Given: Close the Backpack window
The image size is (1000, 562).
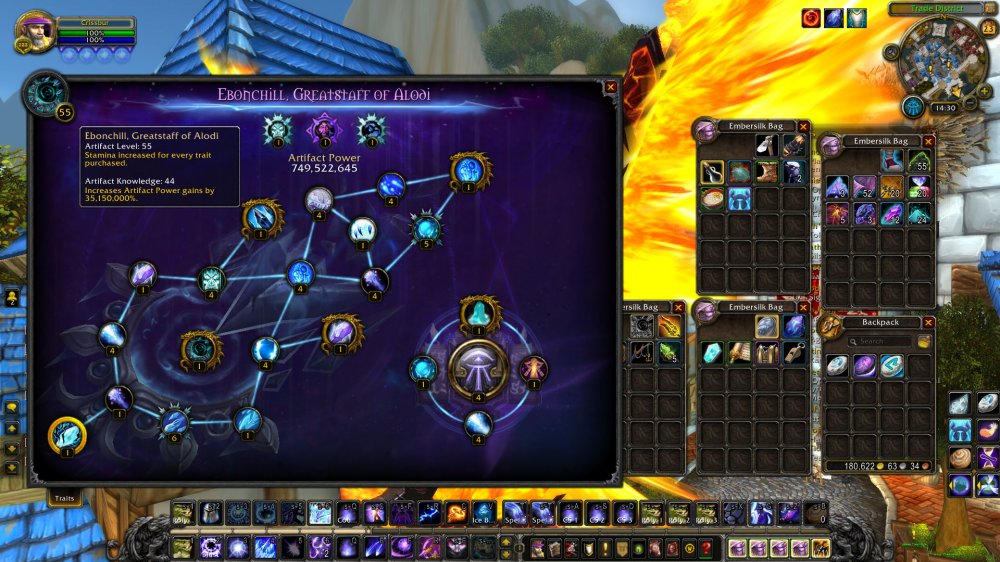Looking at the screenshot, I should [928, 323].
